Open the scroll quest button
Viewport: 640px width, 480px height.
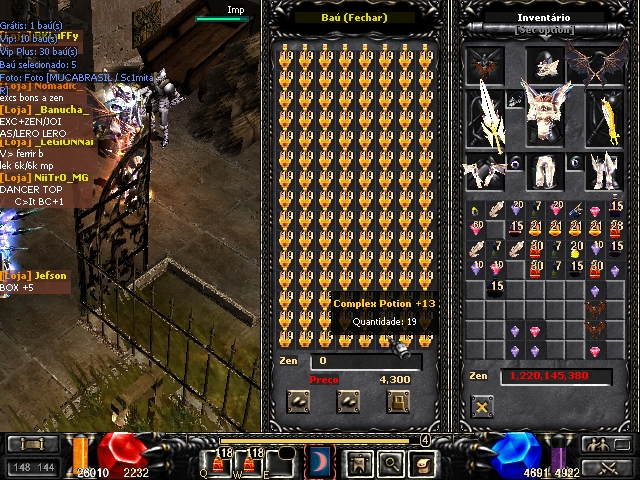tap(423, 462)
